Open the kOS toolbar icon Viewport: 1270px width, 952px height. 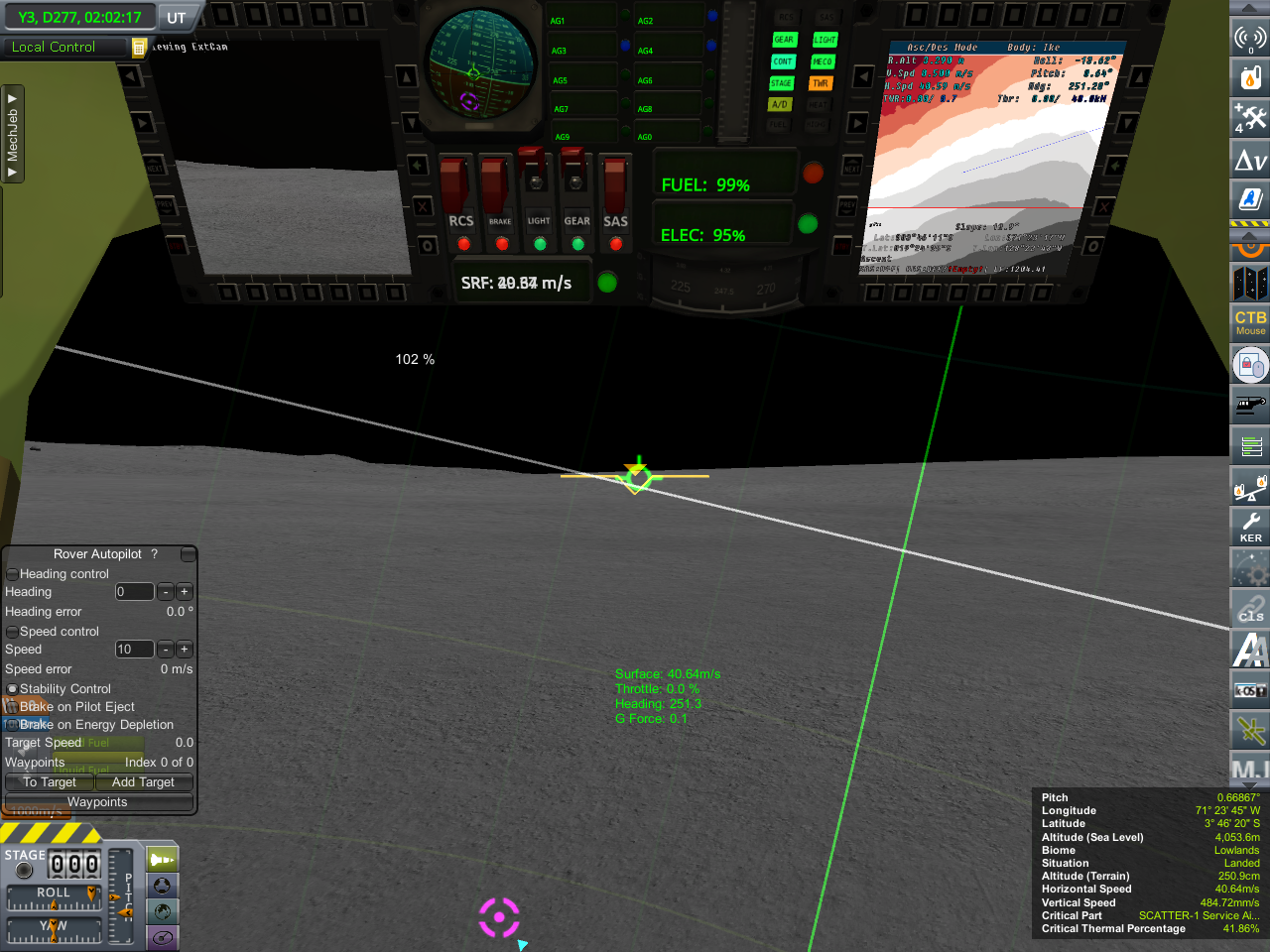click(x=1250, y=690)
